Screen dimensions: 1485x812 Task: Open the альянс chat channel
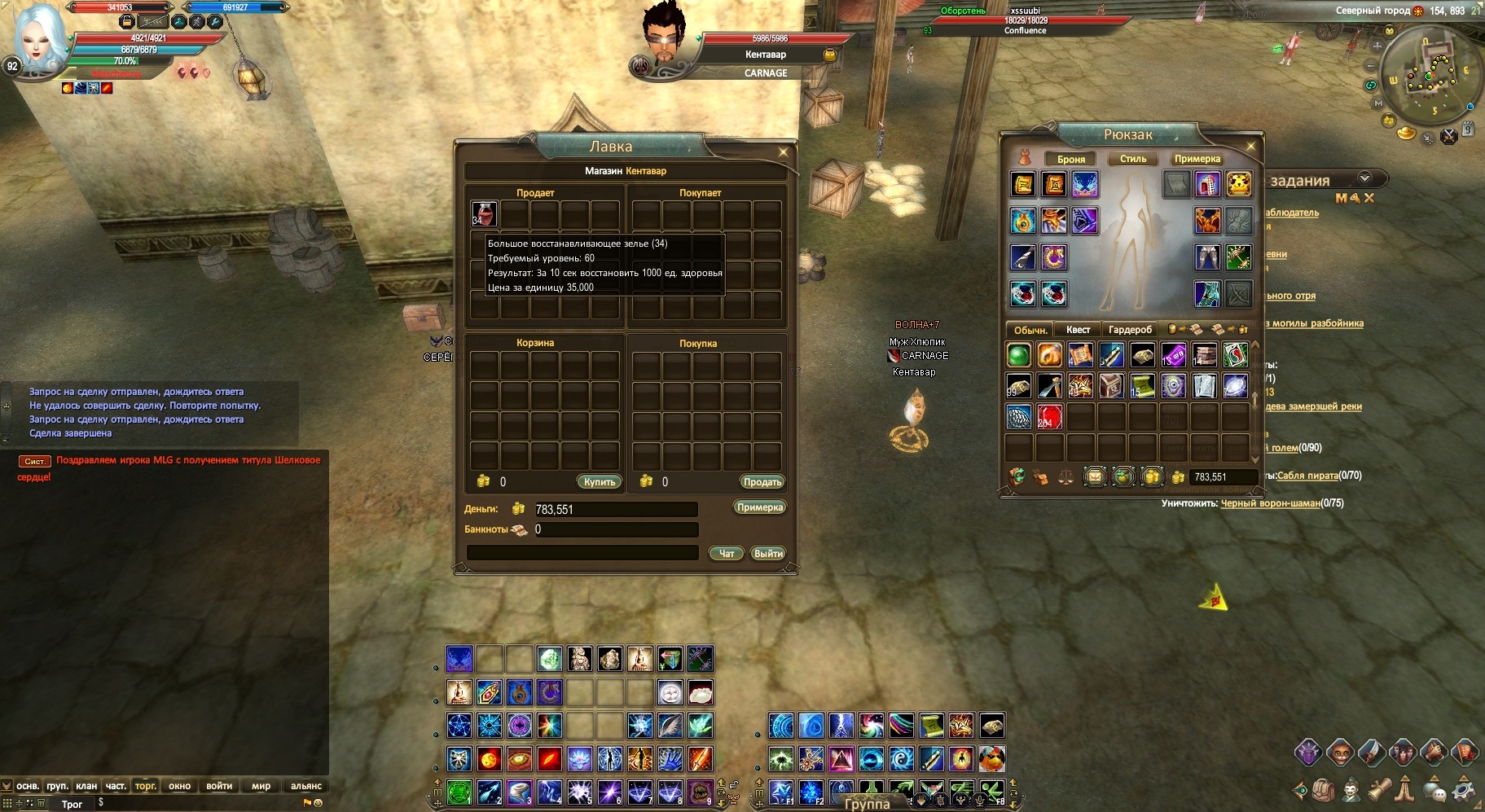[x=305, y=786]
